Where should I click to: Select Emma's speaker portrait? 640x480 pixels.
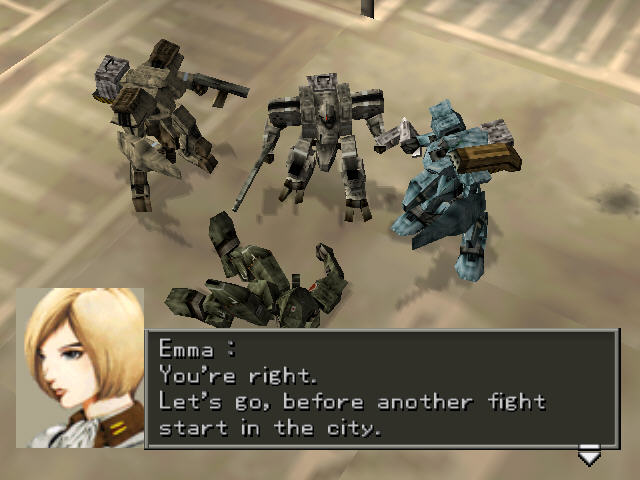tap(80, 367)
